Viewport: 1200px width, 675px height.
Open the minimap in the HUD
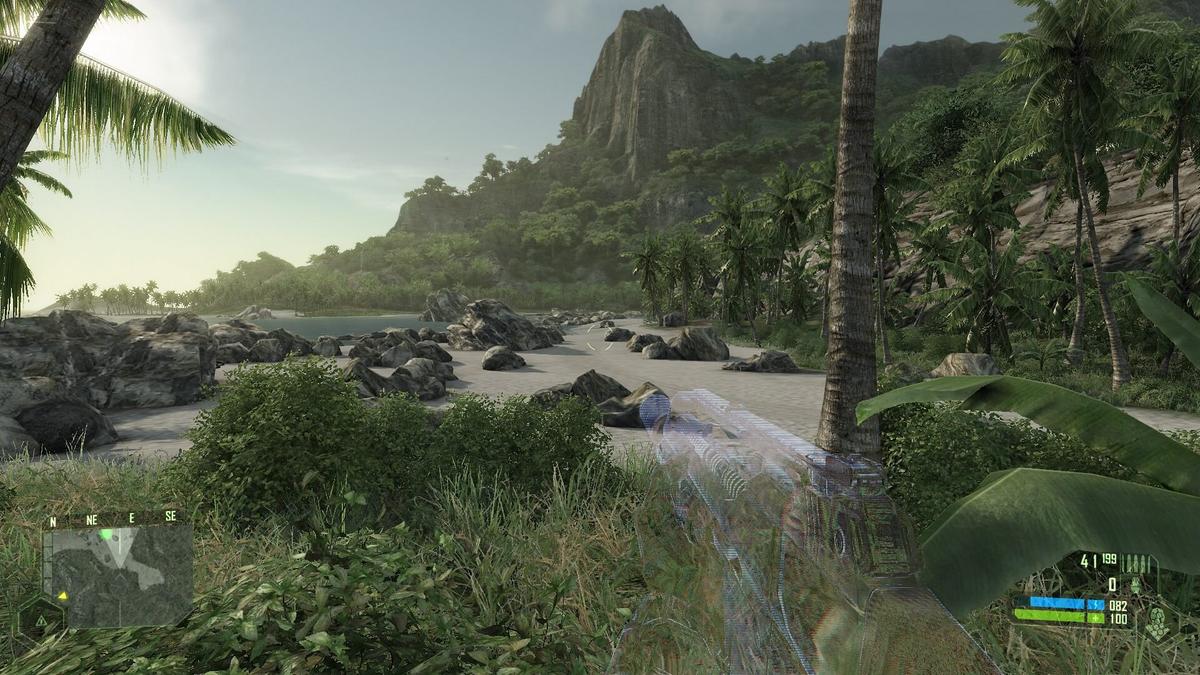(x=117, y=574)
